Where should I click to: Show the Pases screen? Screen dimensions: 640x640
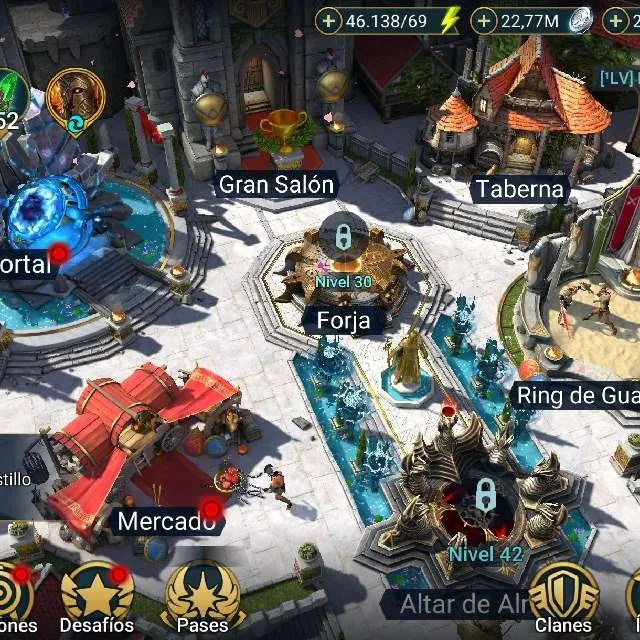203,597
